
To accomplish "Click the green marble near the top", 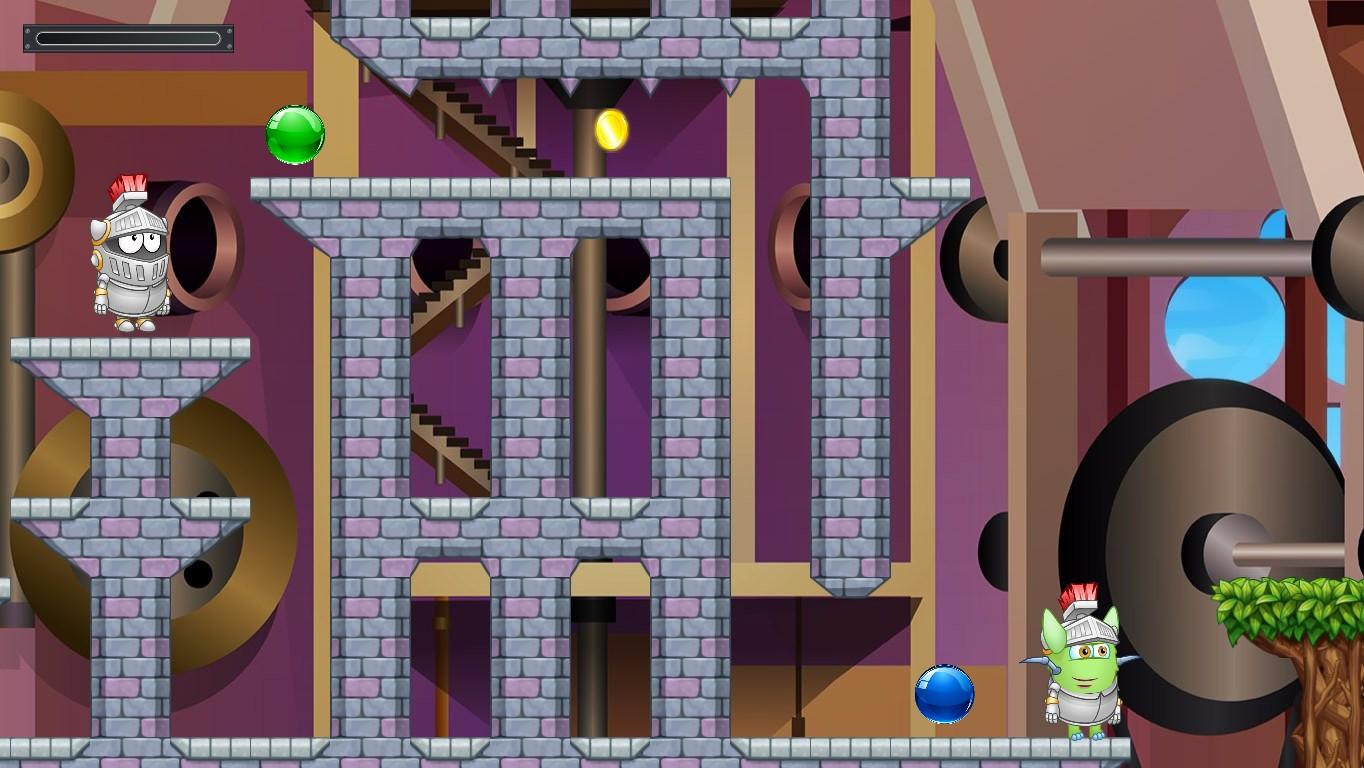I will pyautogui.click(x=293, y=134).
